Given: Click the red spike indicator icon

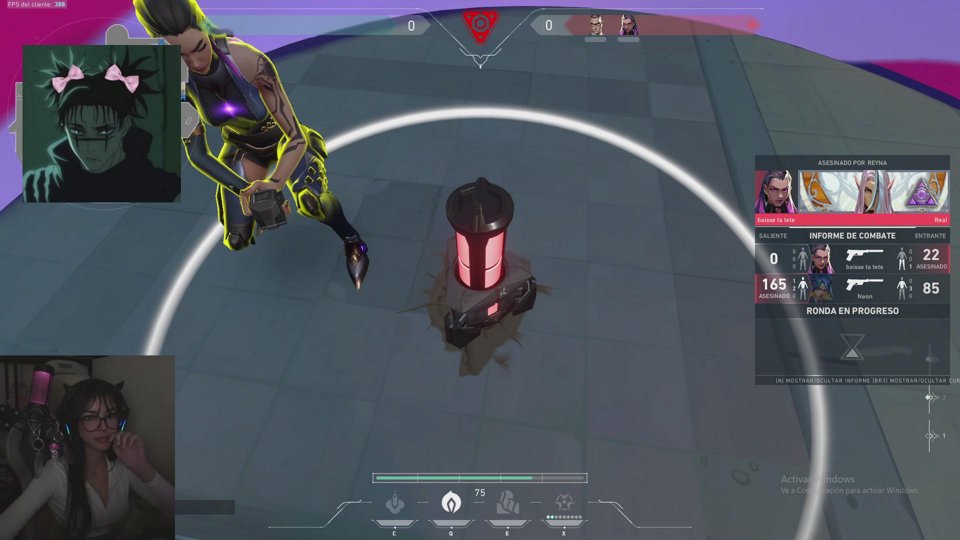Looking at the screenshot, I should tap(480, 24).
